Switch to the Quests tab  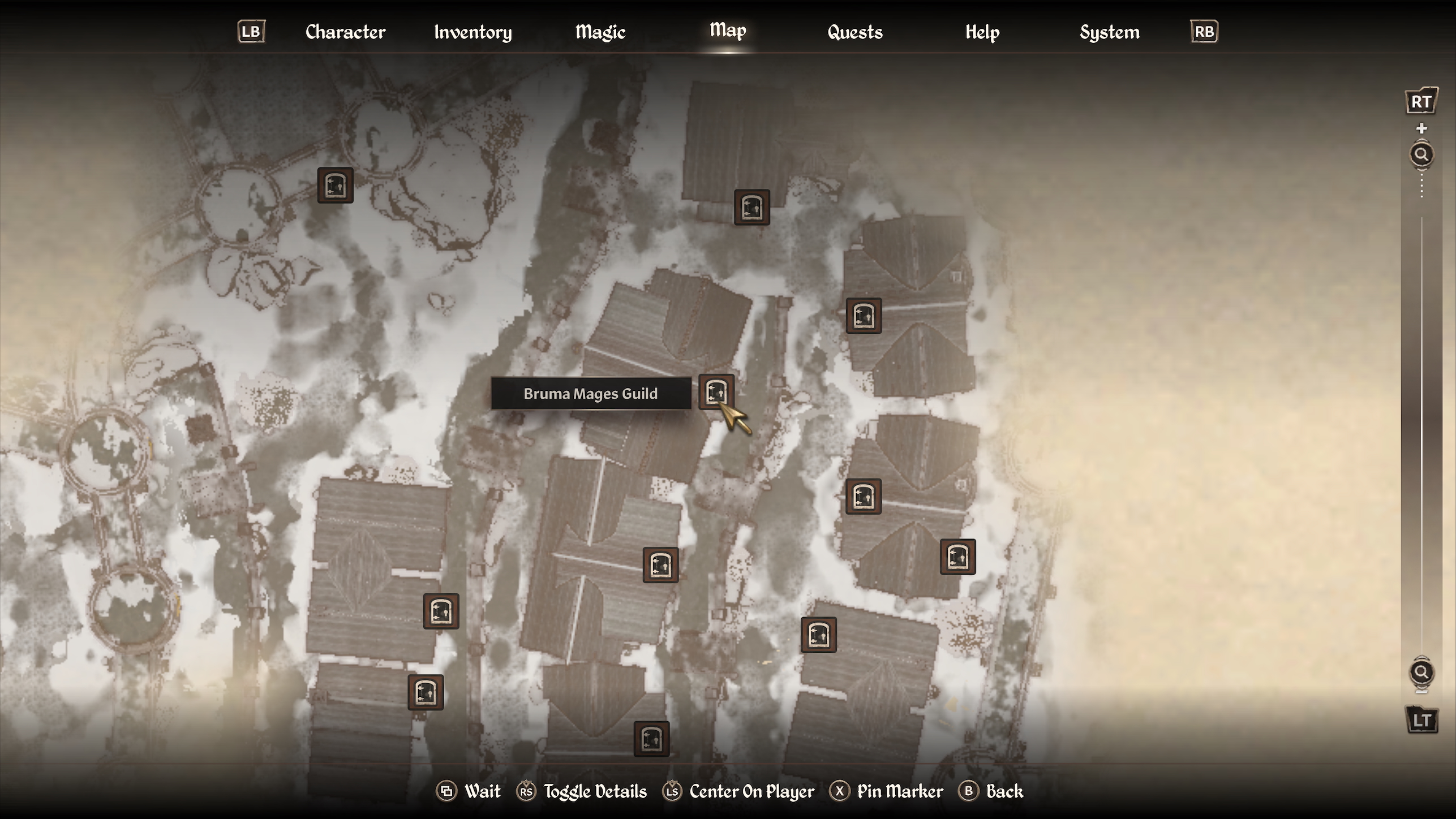(854, 32)
